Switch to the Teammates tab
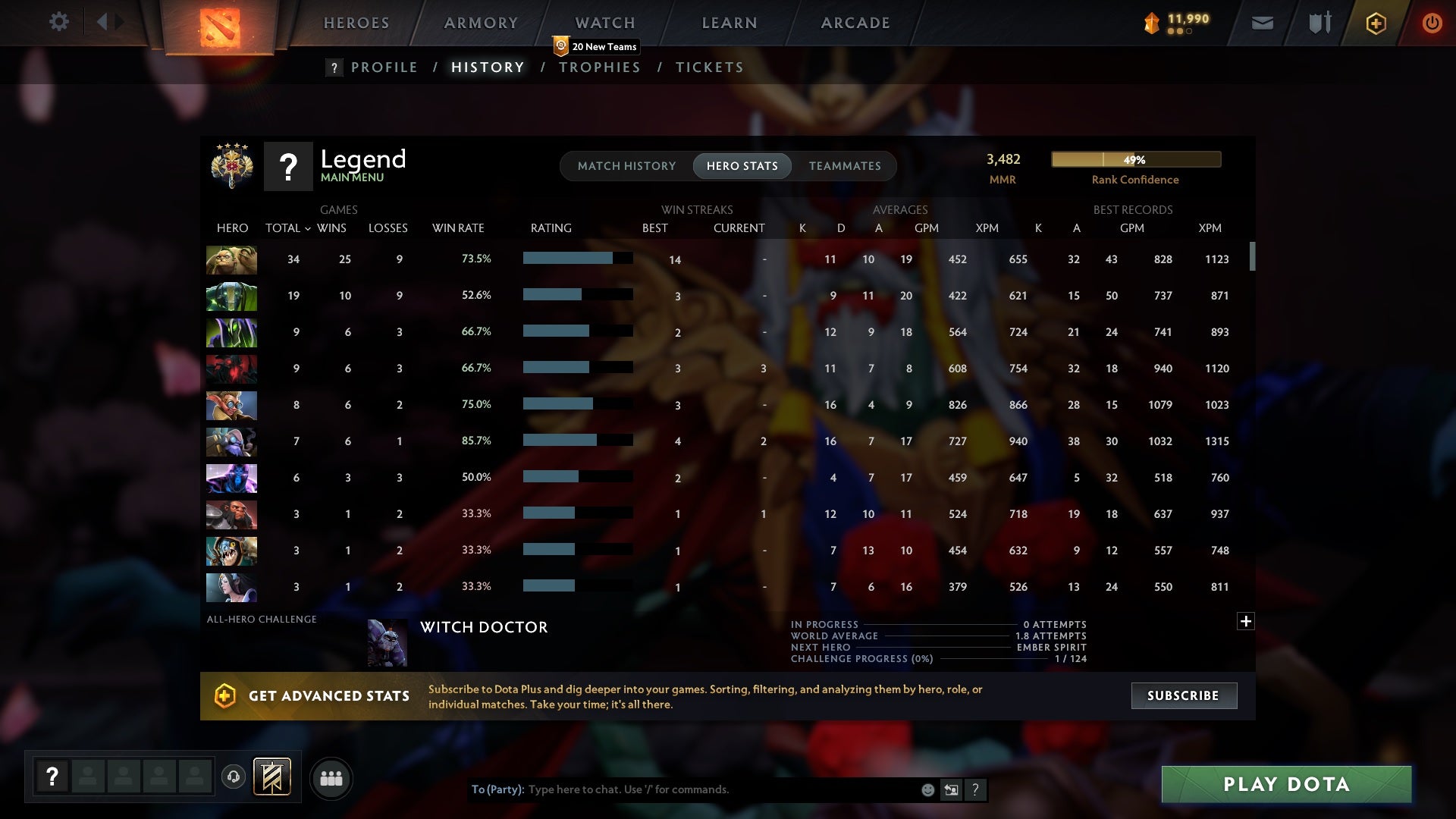The image size is (1456, 819). point(844,166)
